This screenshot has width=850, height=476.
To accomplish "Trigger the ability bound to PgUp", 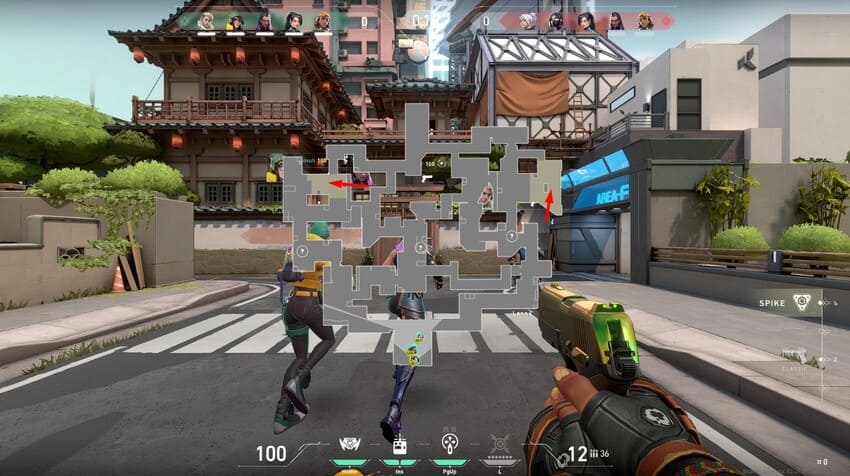I will [x=448, y=443].
